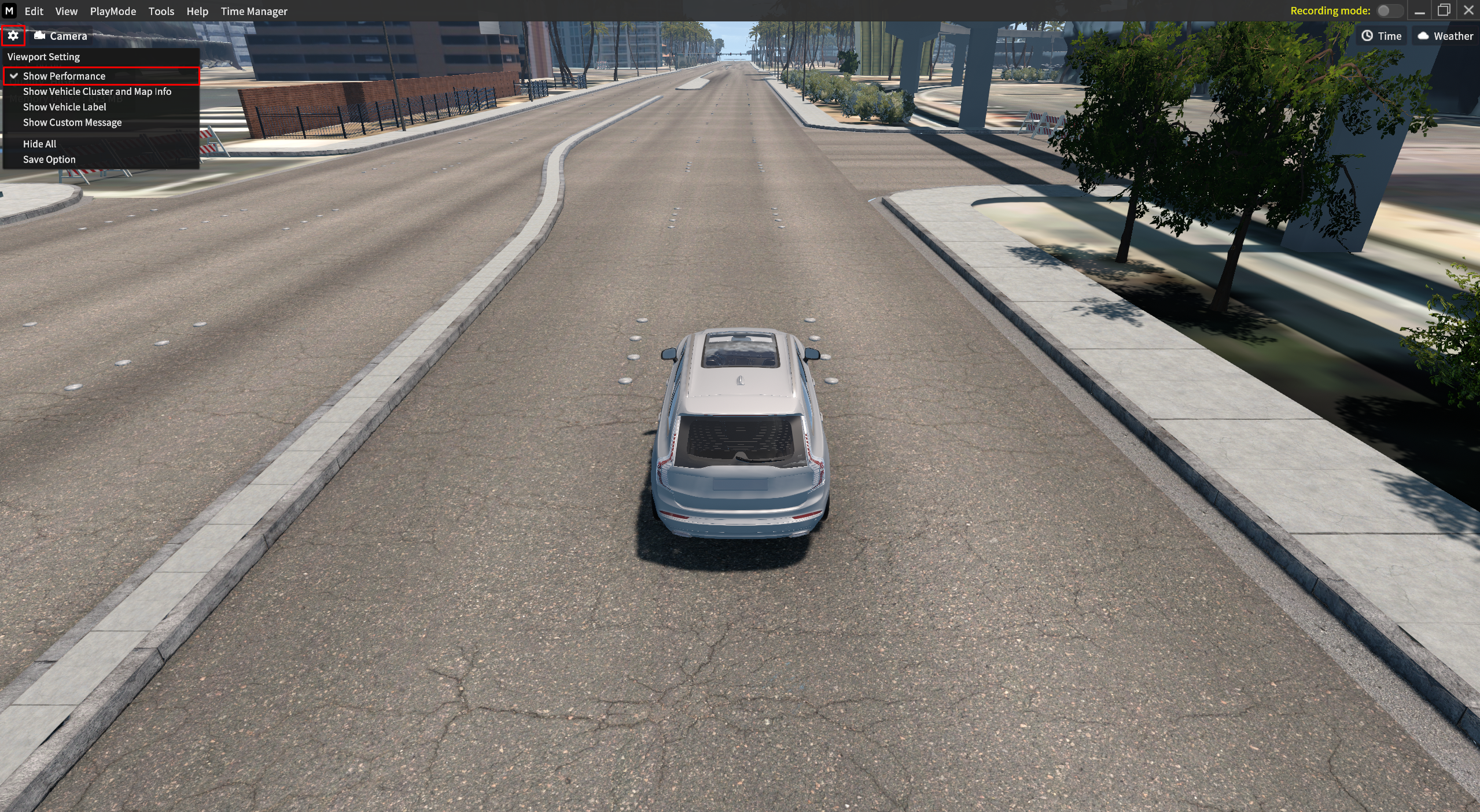Open the Edit menu
Image resolution: width=1480 pixels, height=812 pixels.
click(x=34, y=11)
